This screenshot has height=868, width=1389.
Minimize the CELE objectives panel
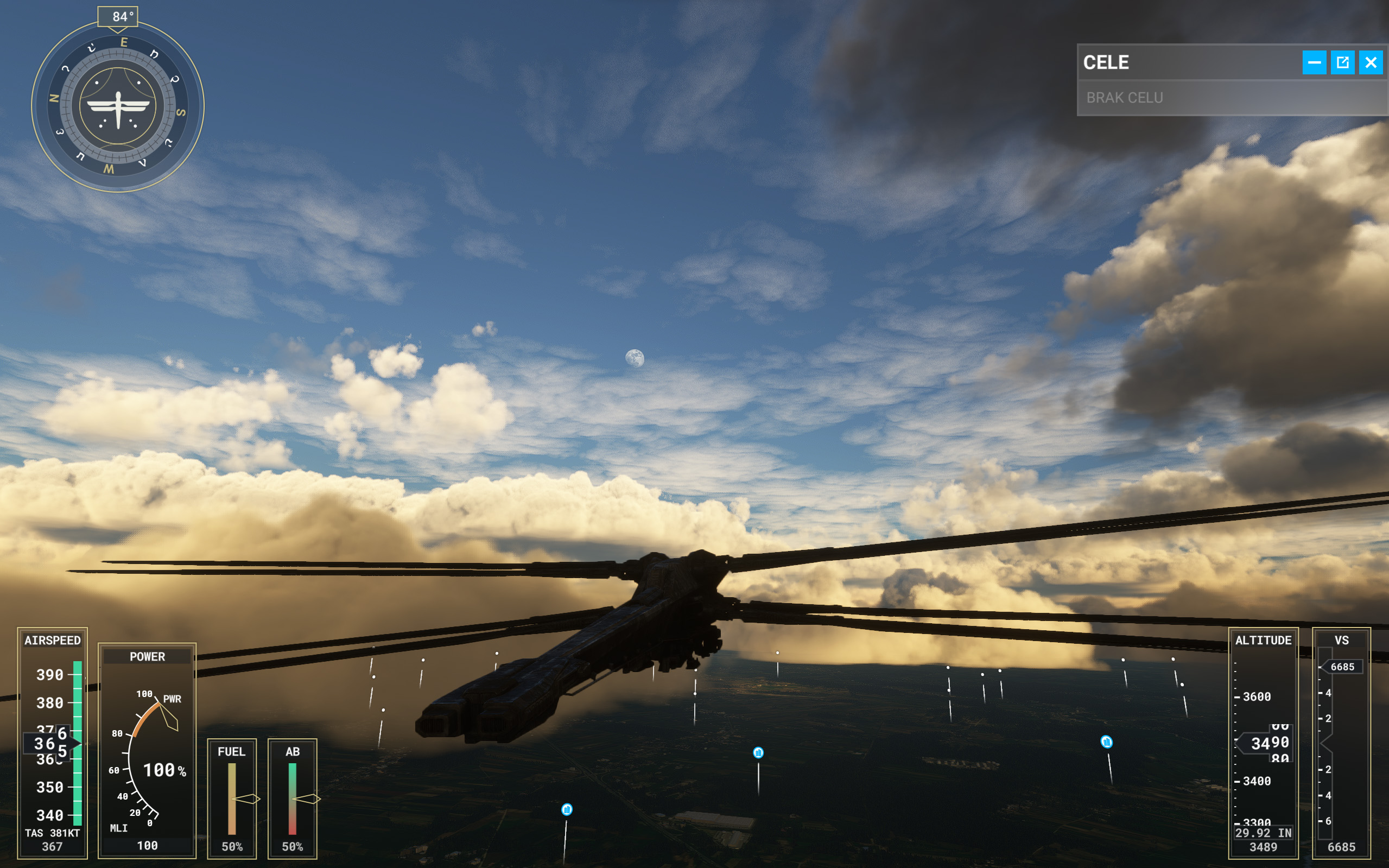1314,62
